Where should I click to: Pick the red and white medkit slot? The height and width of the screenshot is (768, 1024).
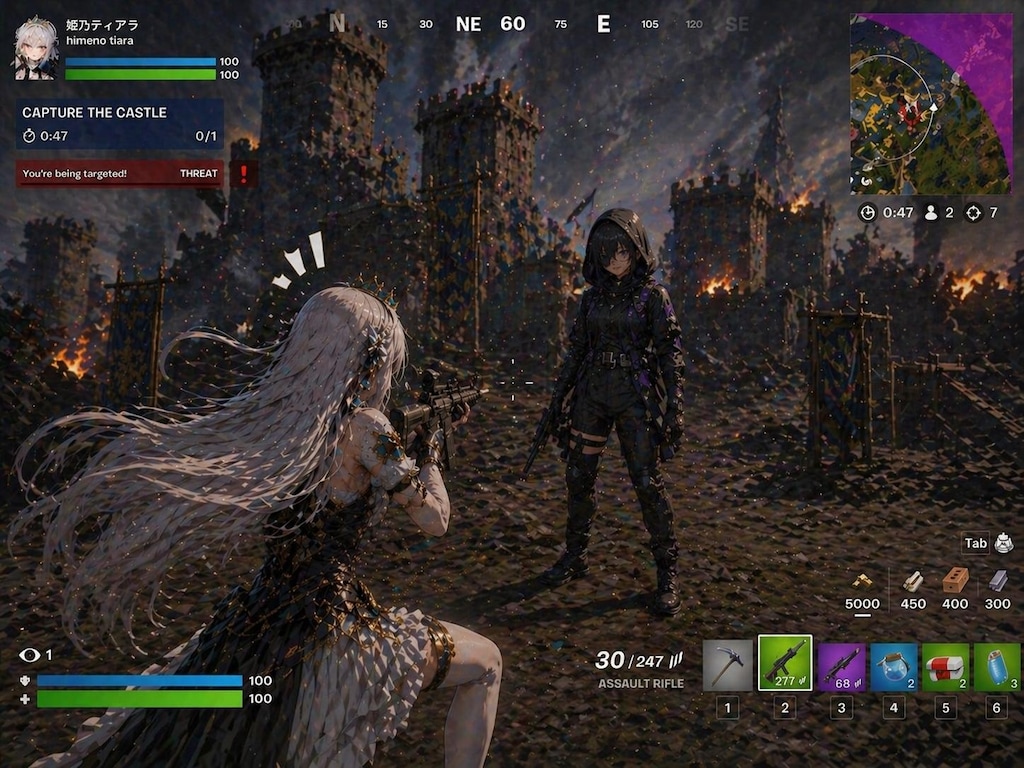tap(944, 665)
